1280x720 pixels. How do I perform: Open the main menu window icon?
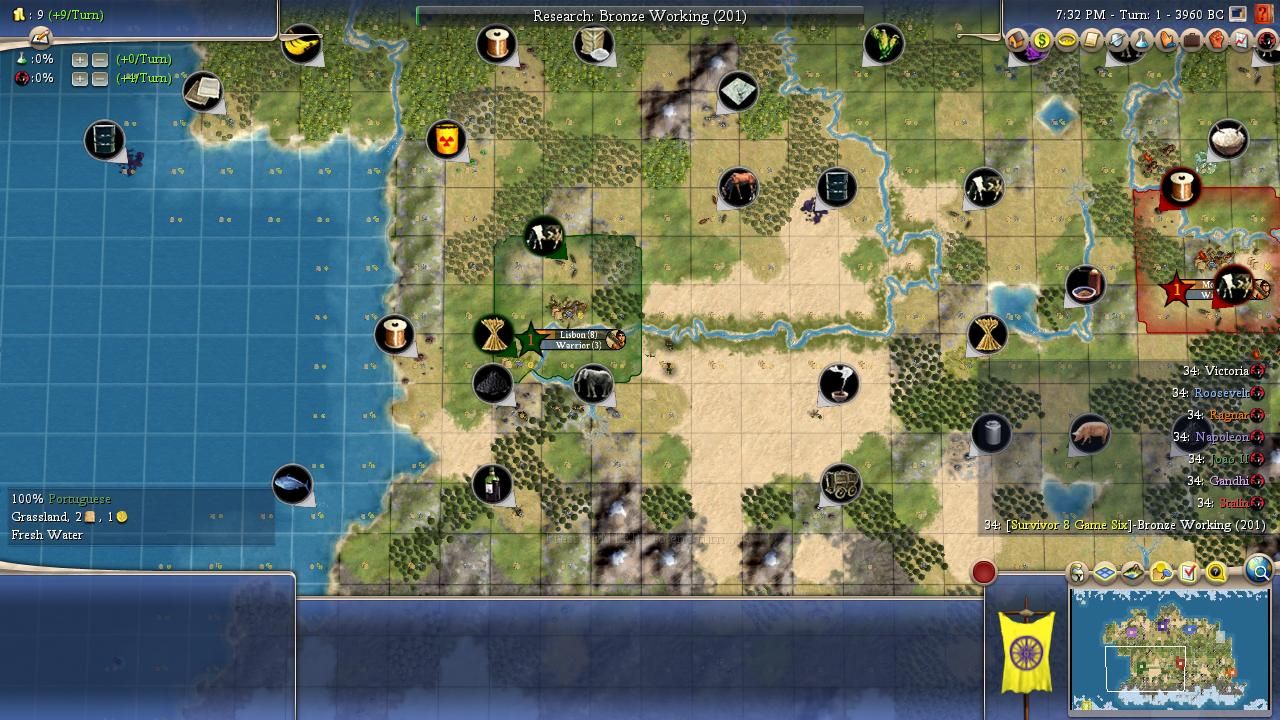(1238, 14)
